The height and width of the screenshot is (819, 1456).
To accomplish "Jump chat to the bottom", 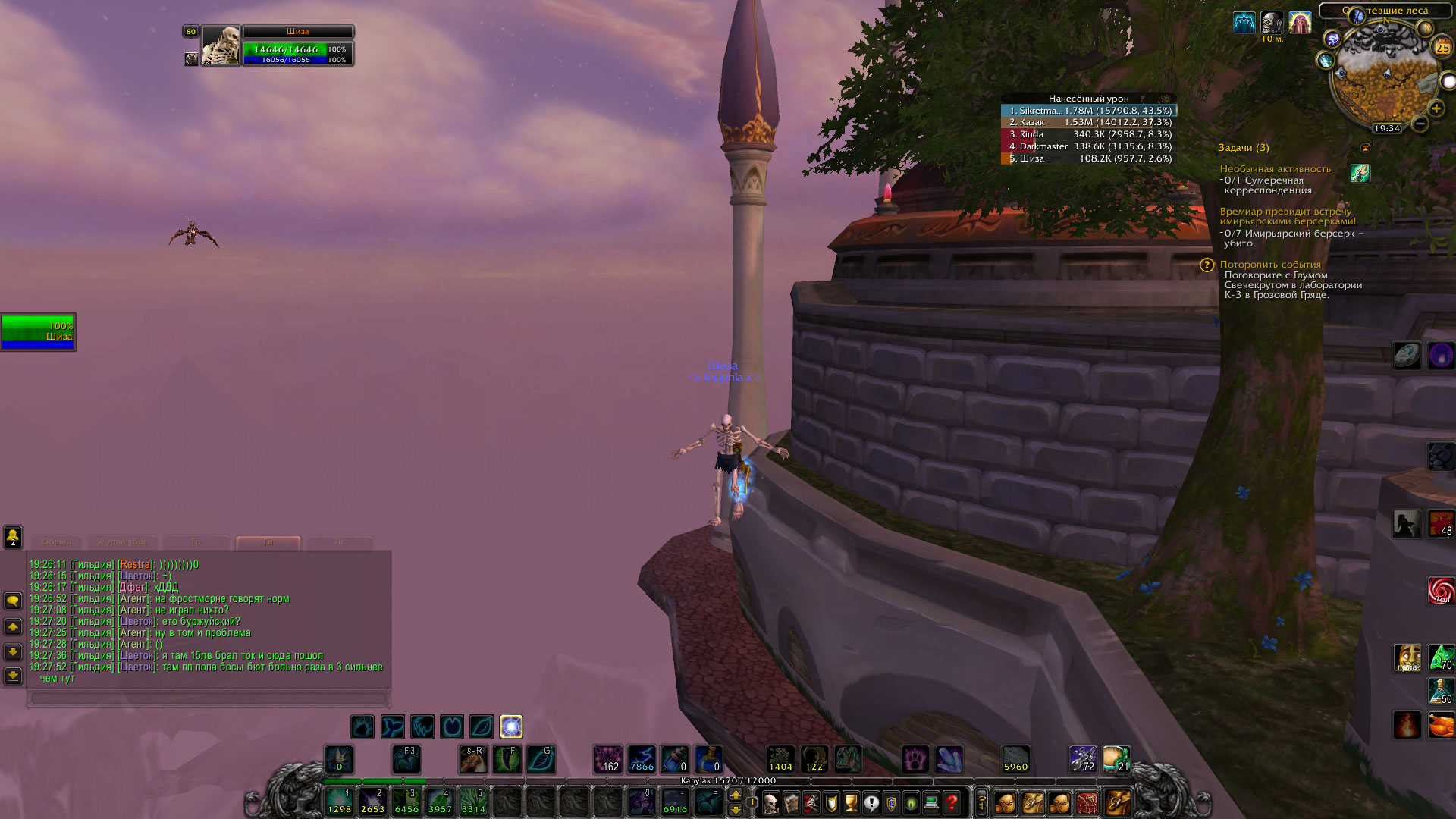I will point(13,676).
